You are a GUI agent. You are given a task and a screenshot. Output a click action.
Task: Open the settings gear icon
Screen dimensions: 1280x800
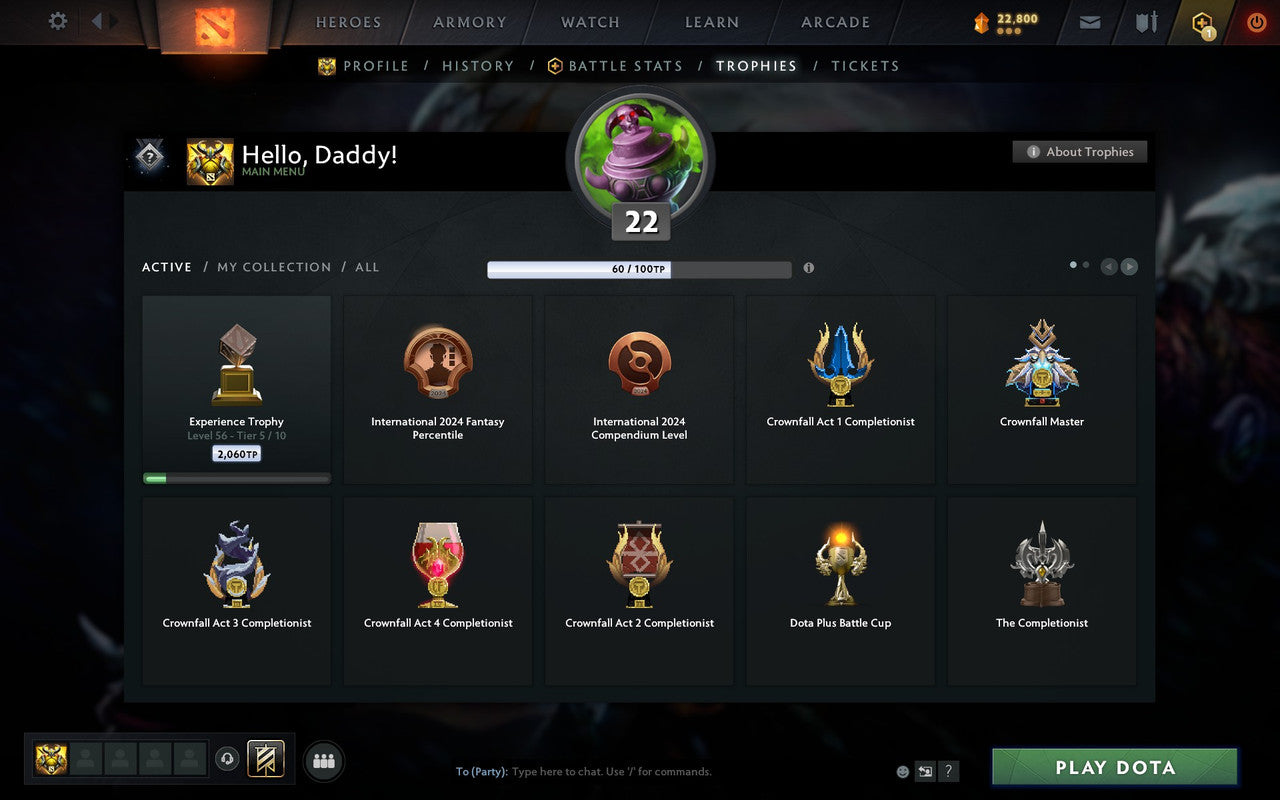(57, 21)
